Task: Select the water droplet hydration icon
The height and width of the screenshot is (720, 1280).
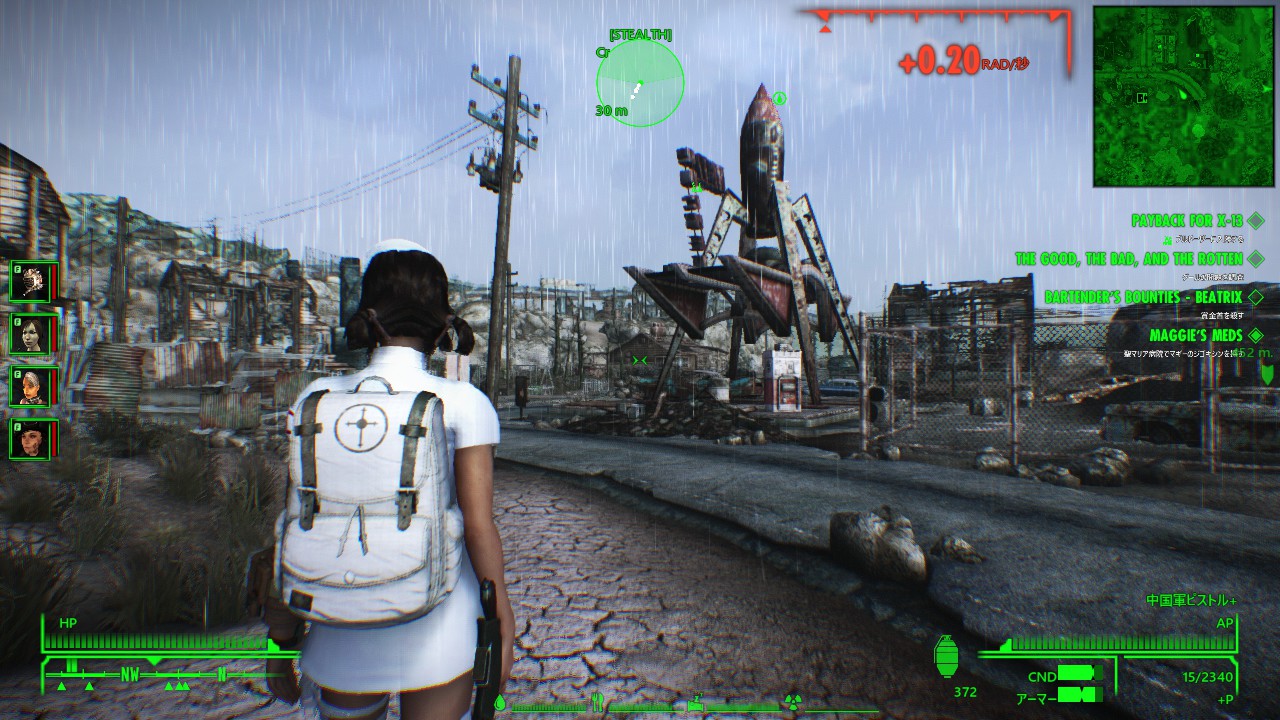Action: click(x=500, y=704)
